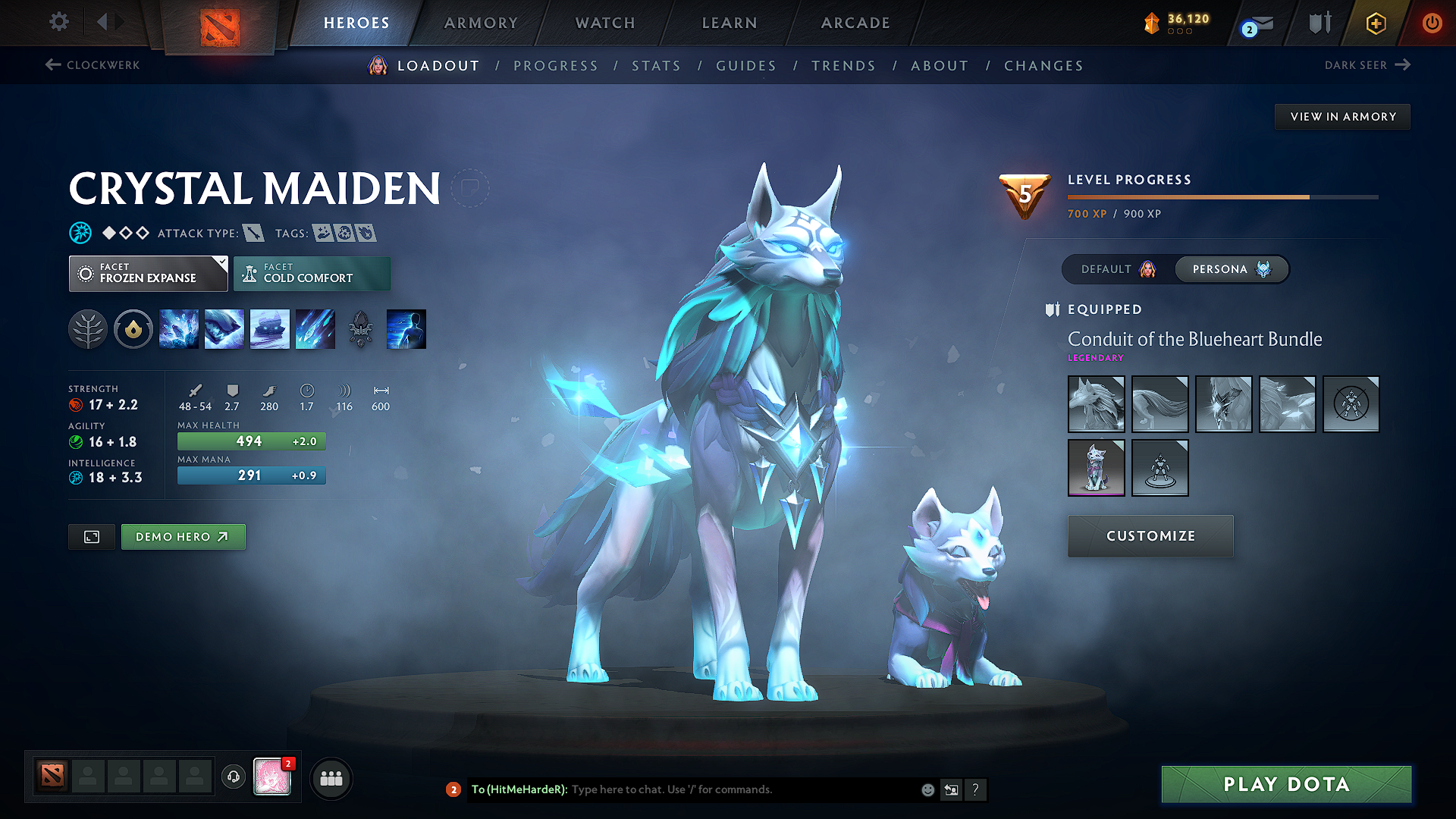The image size is (1456, 819).
Task: View the Freezing Field ultimate icon
Action: 315,329
